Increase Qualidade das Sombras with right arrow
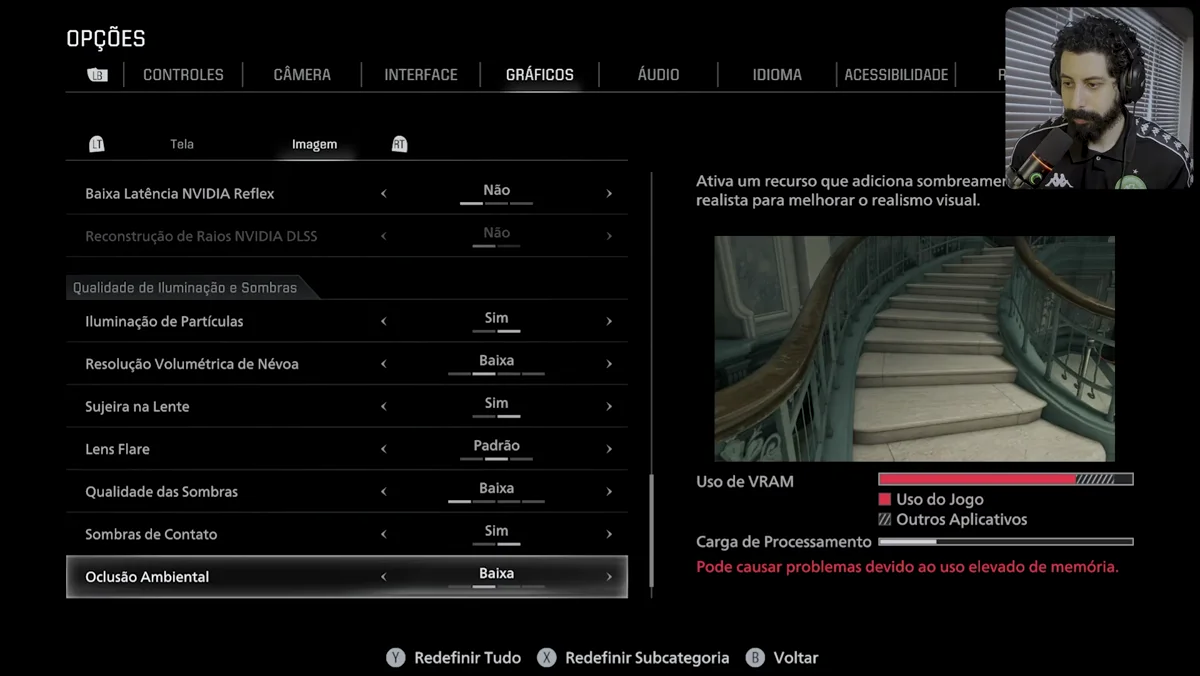1200x676 pixels. [x=609, y=492]
